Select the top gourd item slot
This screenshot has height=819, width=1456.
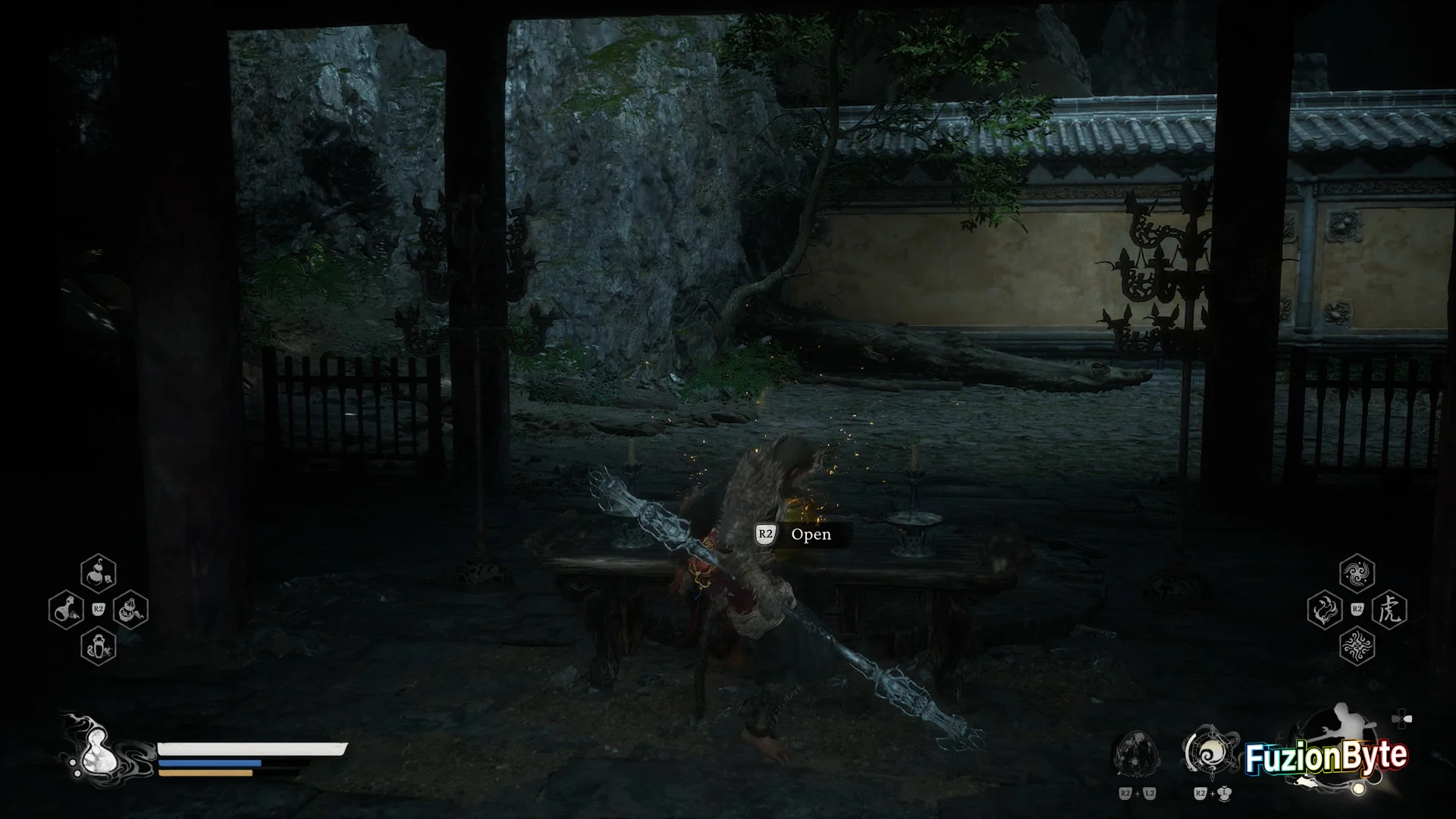coord(99,574)
